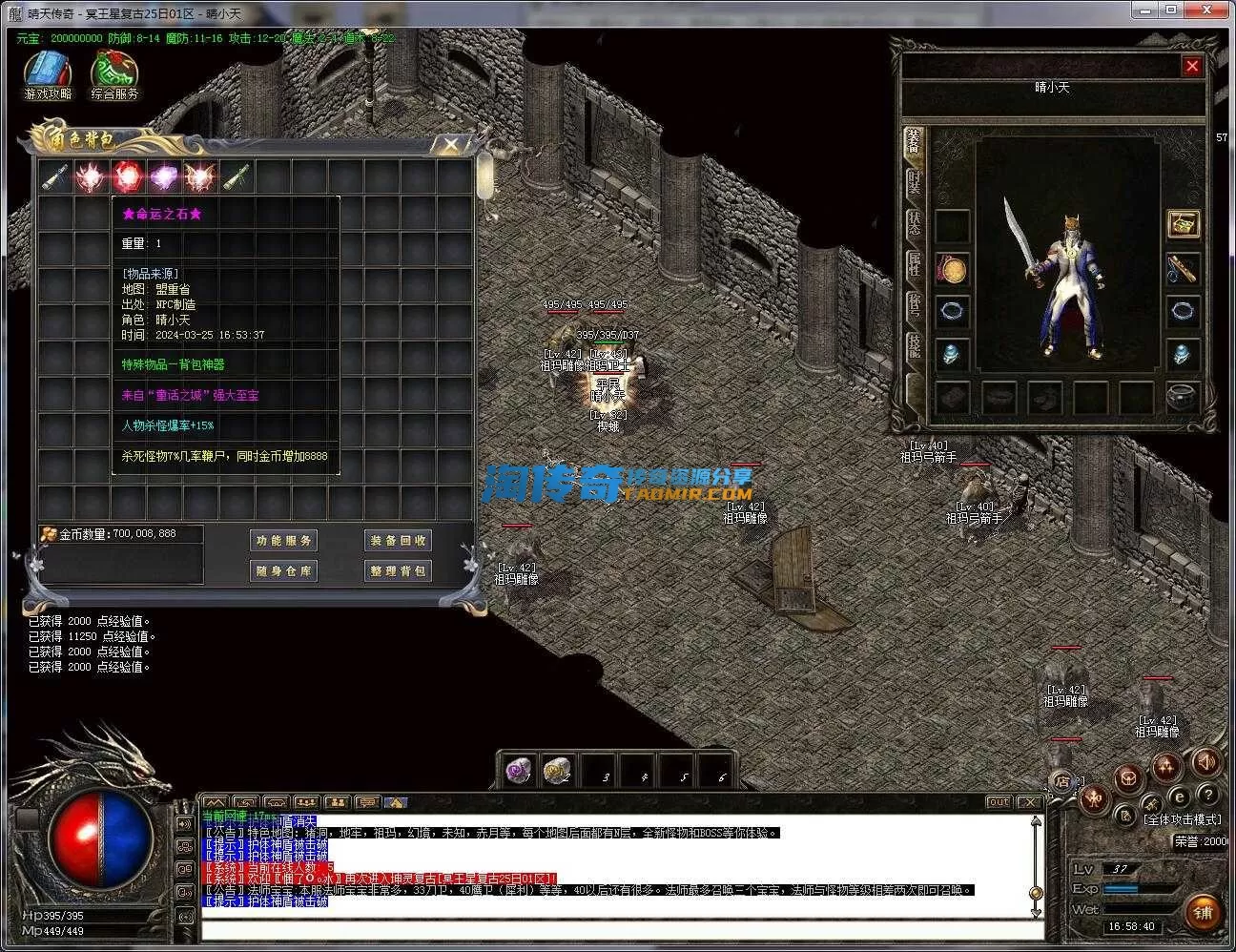The width and height of the screenshot is (1236, 952).
Task: Show the 技能 skills tab
Action: click(914, 345)
